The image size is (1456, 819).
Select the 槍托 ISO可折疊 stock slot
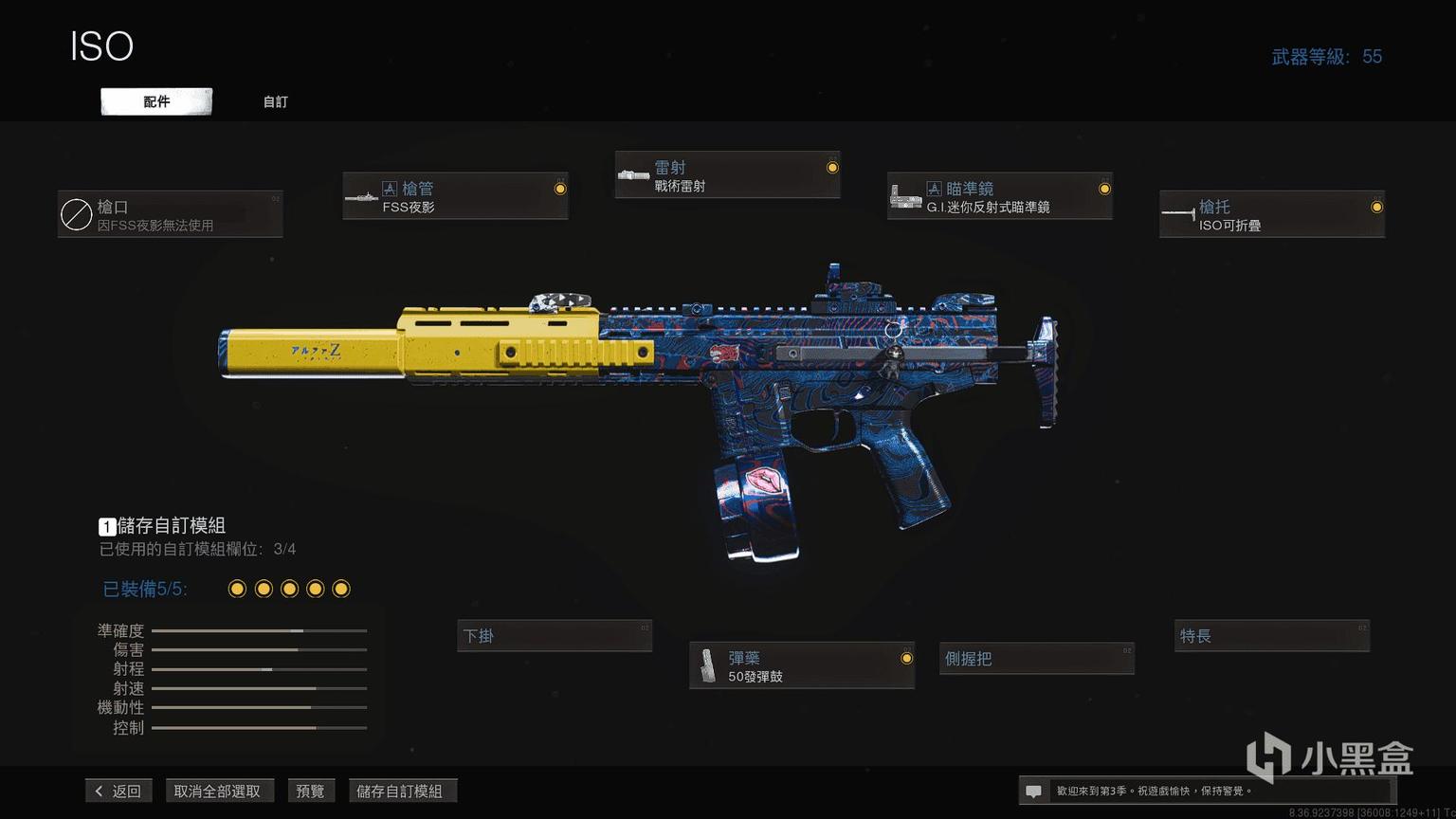(x=1271, y=214)
